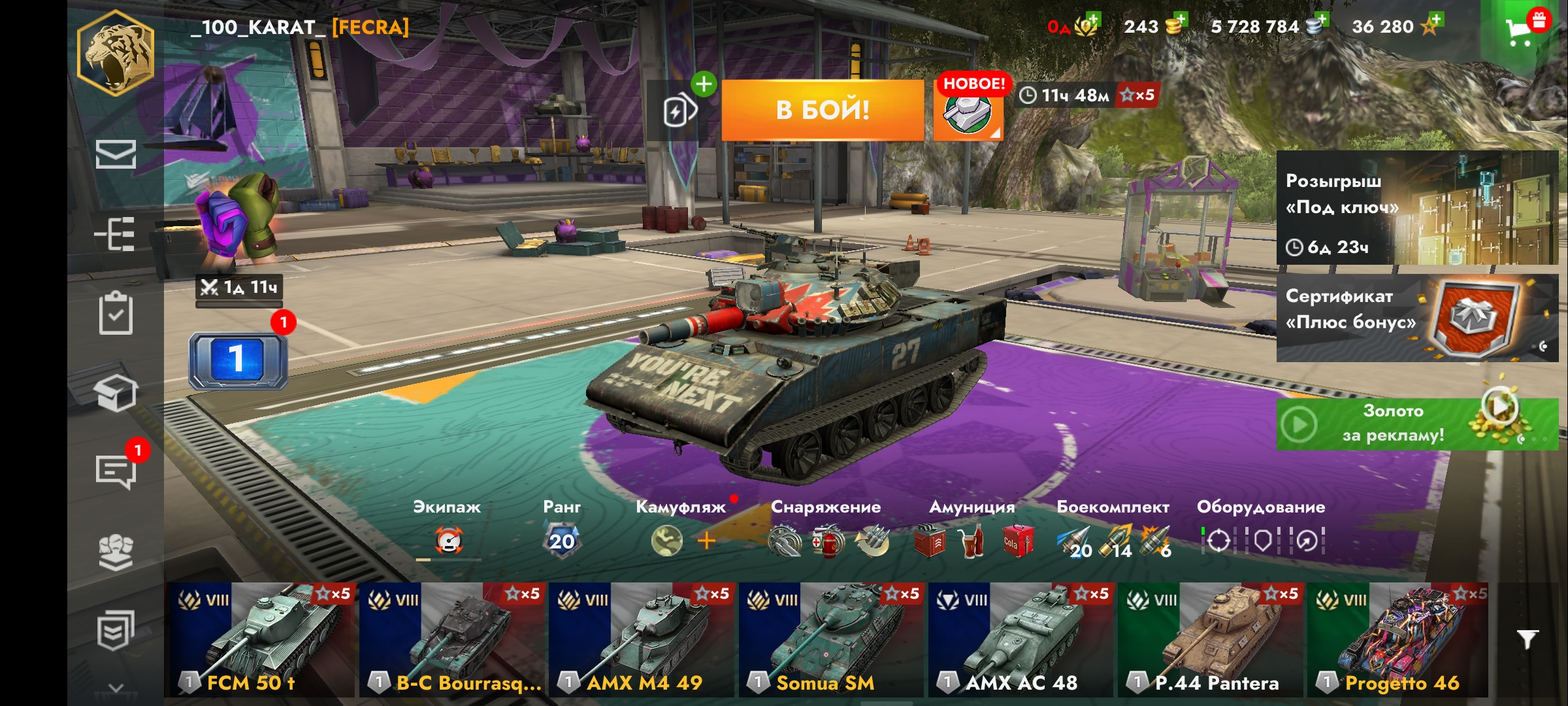
Task: Open the Камуфляж camouflage section
Action: 681,531
